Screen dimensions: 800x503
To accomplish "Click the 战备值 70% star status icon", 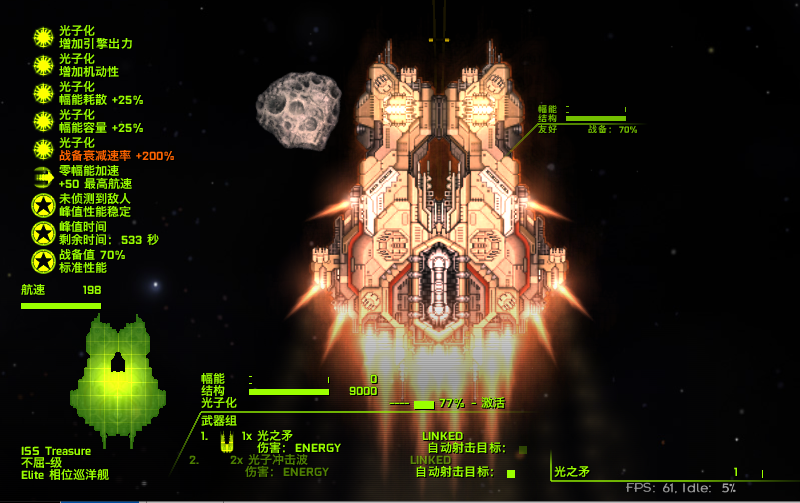I will point(43,261).
